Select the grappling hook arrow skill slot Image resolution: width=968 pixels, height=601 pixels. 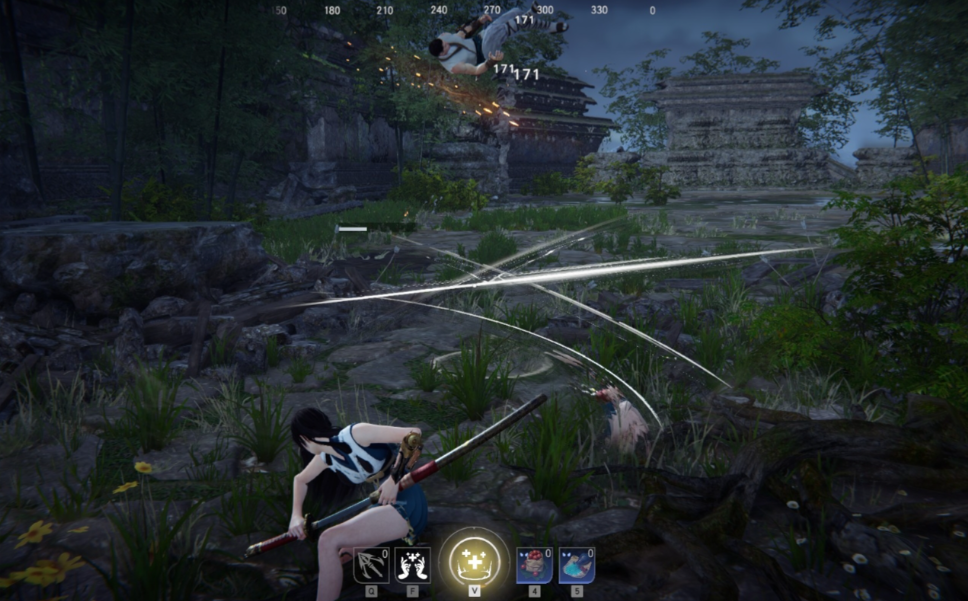click(x=371, y=565)
